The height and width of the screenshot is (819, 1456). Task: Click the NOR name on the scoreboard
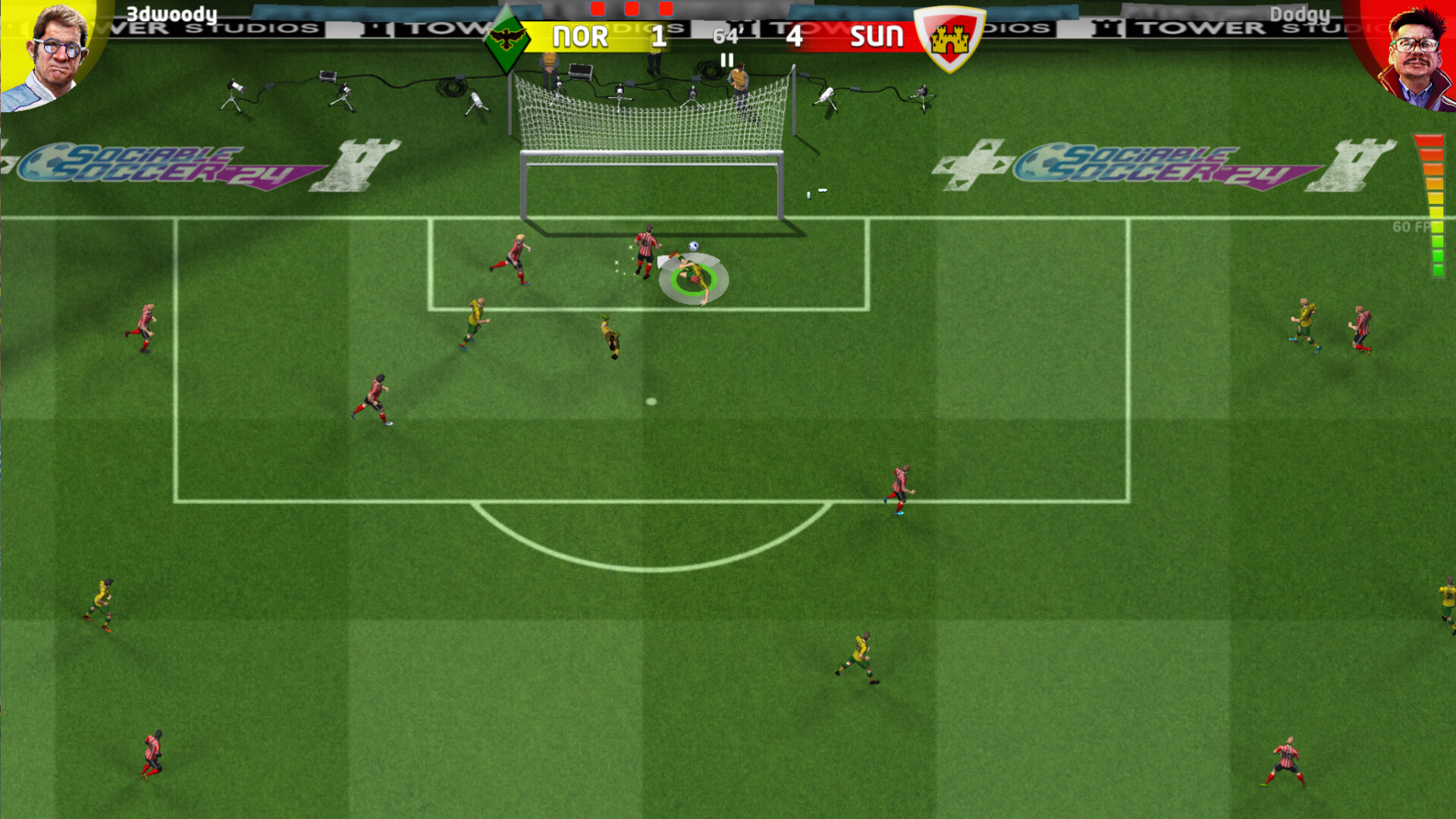click(582, 37)
